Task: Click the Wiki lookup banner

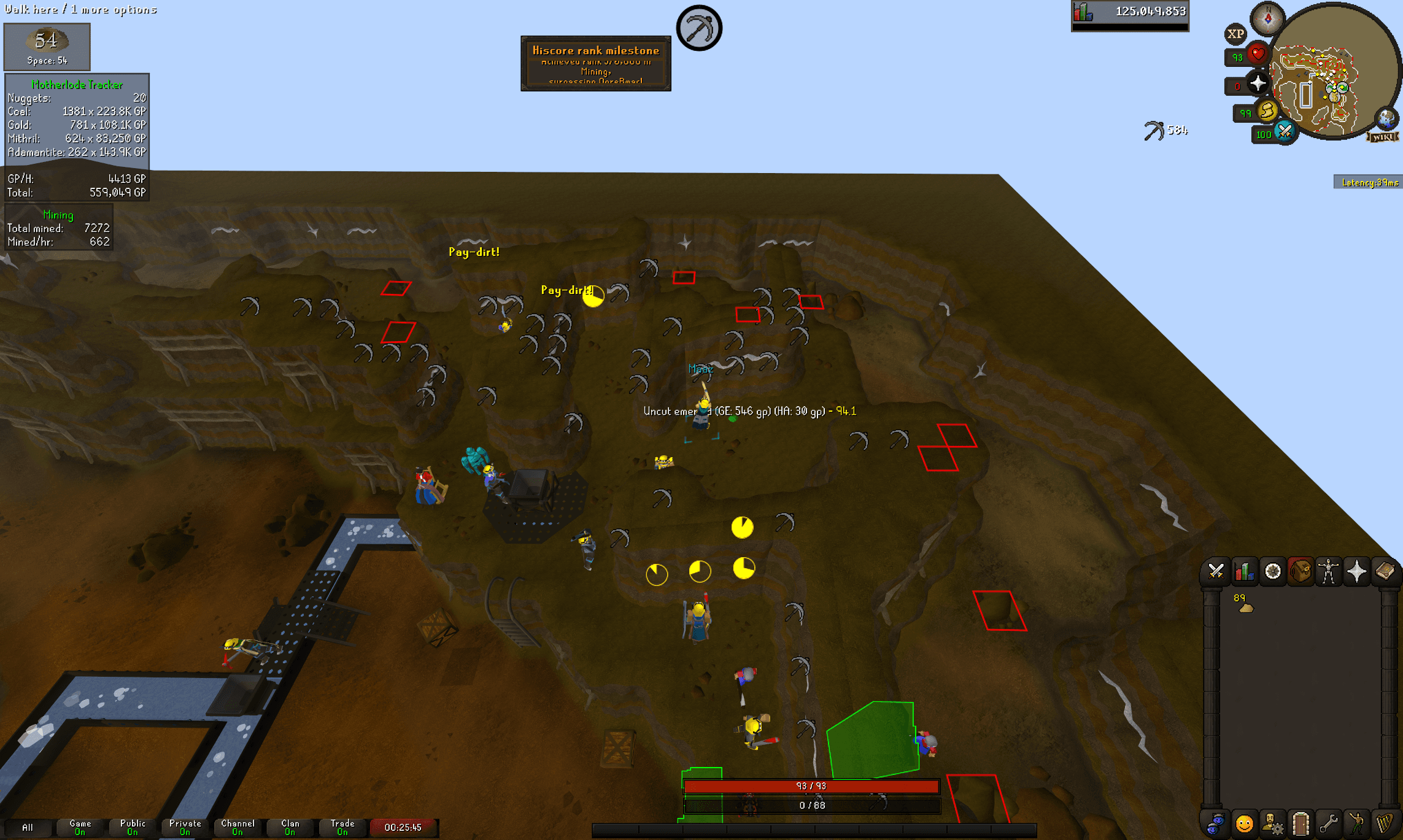Action: pos(1382,137)
